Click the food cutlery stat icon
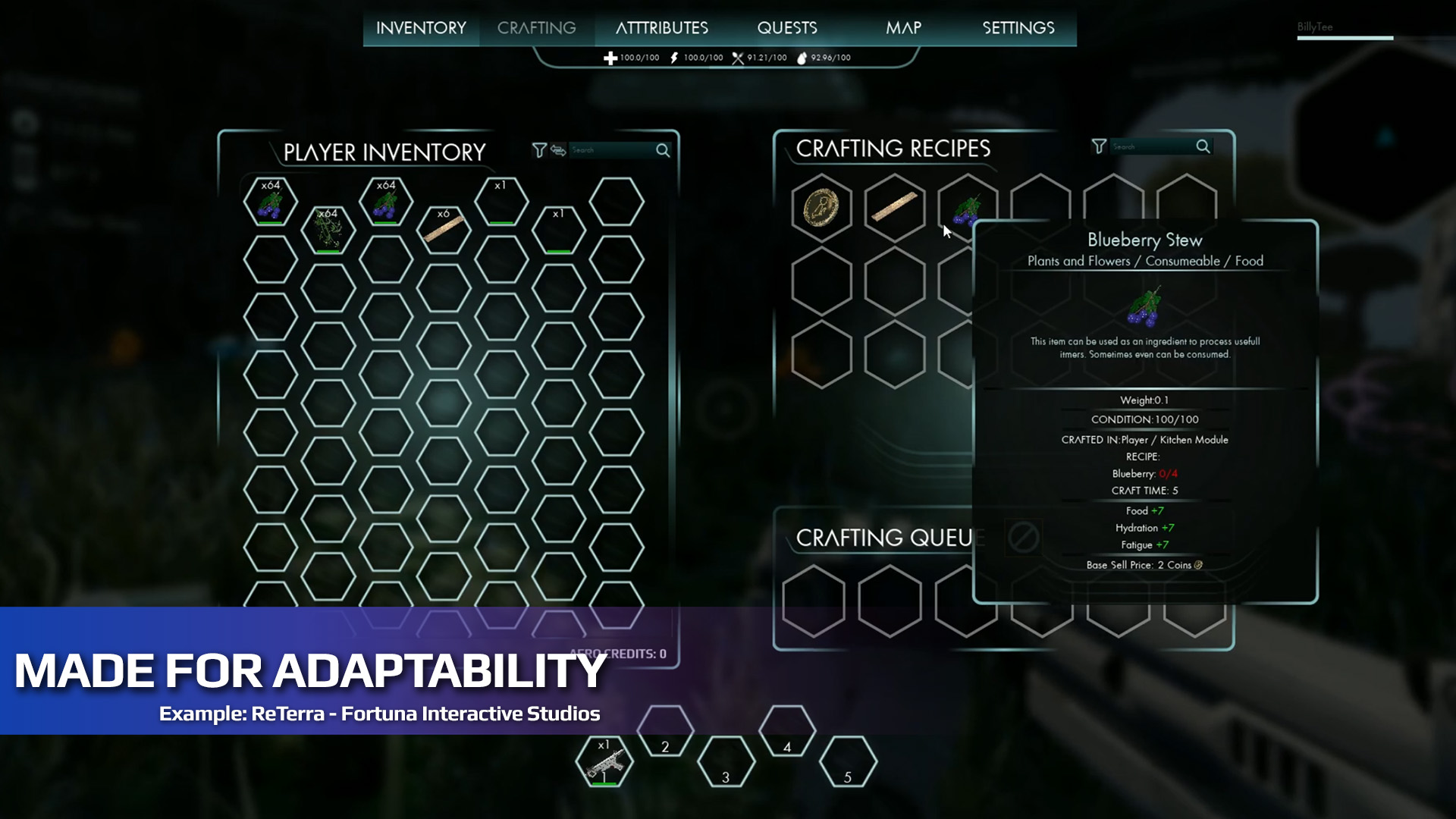 pos(736,56)
